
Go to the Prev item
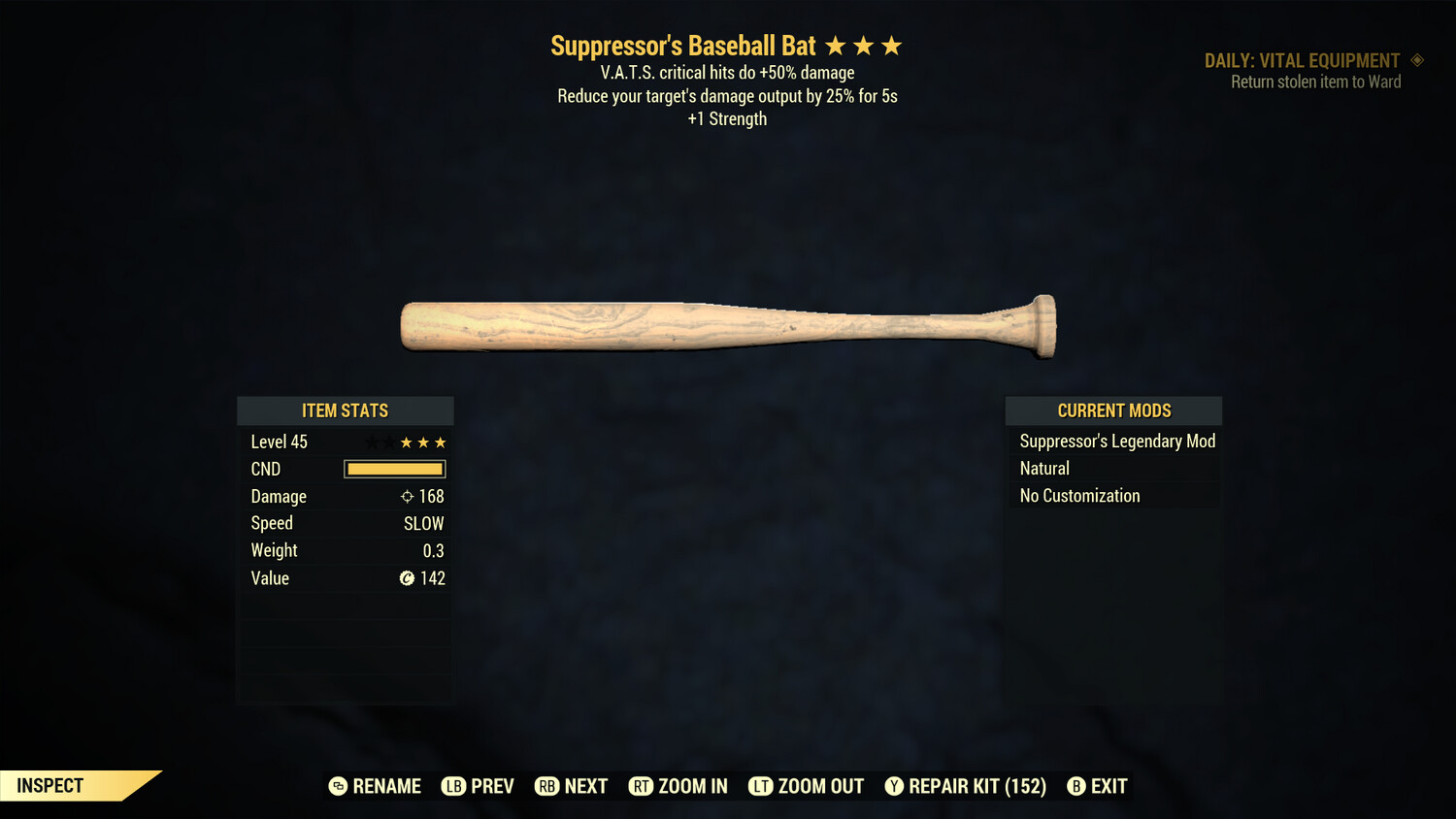(x=479, y=786)
